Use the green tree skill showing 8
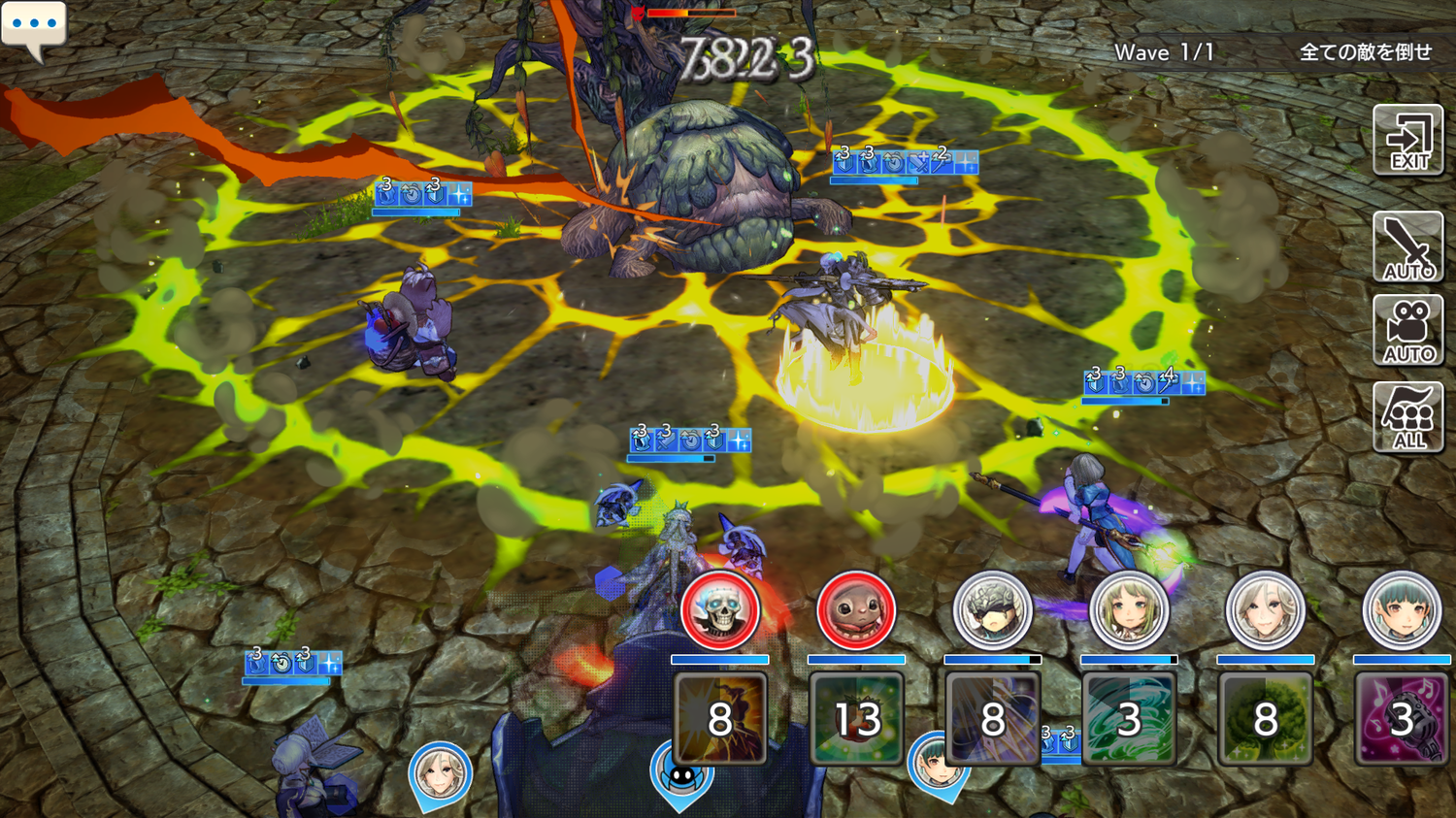 tap(1265, 719)
